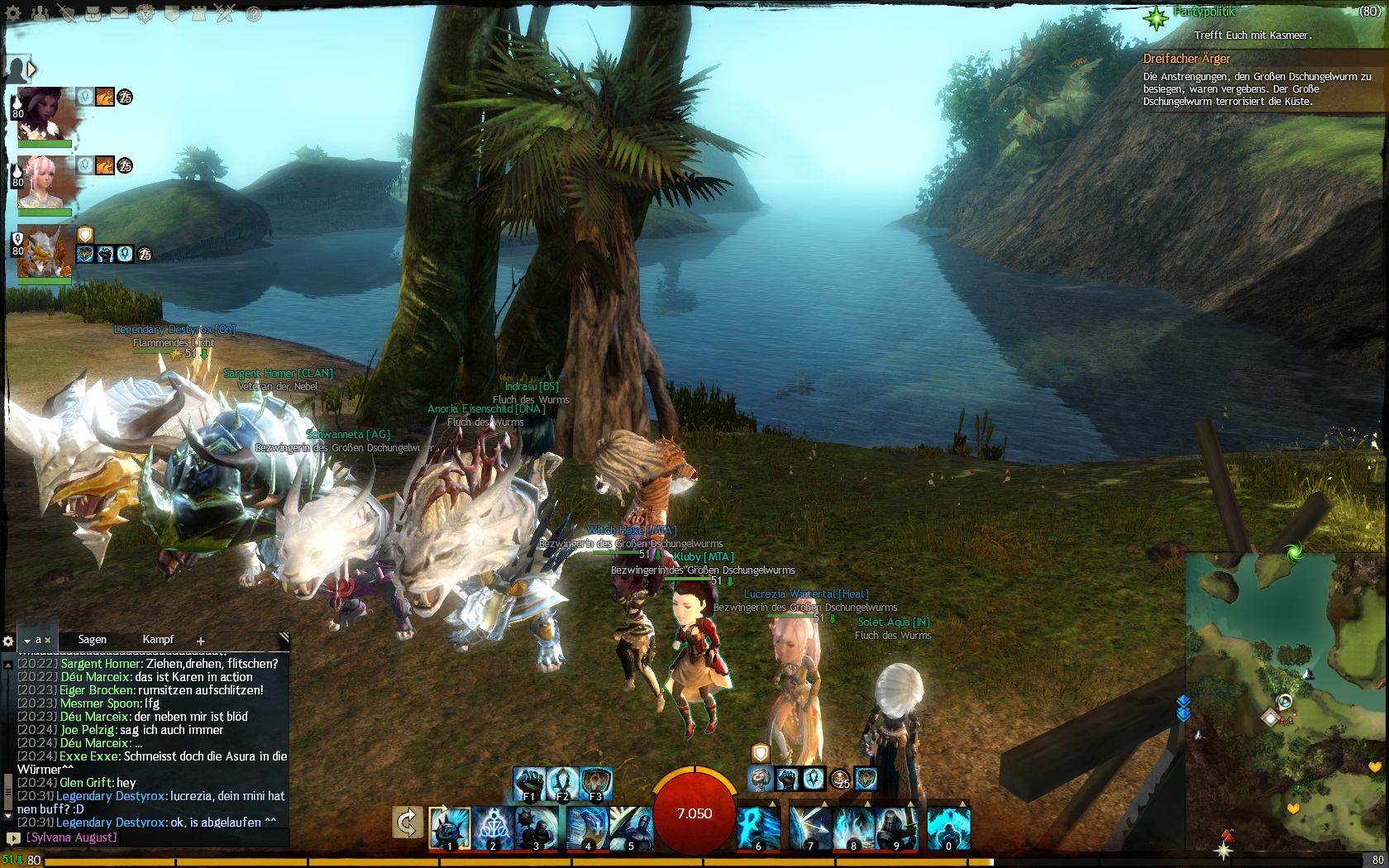Close the 'a' chat tab
1389x868 pixels.
pos(48,640)
